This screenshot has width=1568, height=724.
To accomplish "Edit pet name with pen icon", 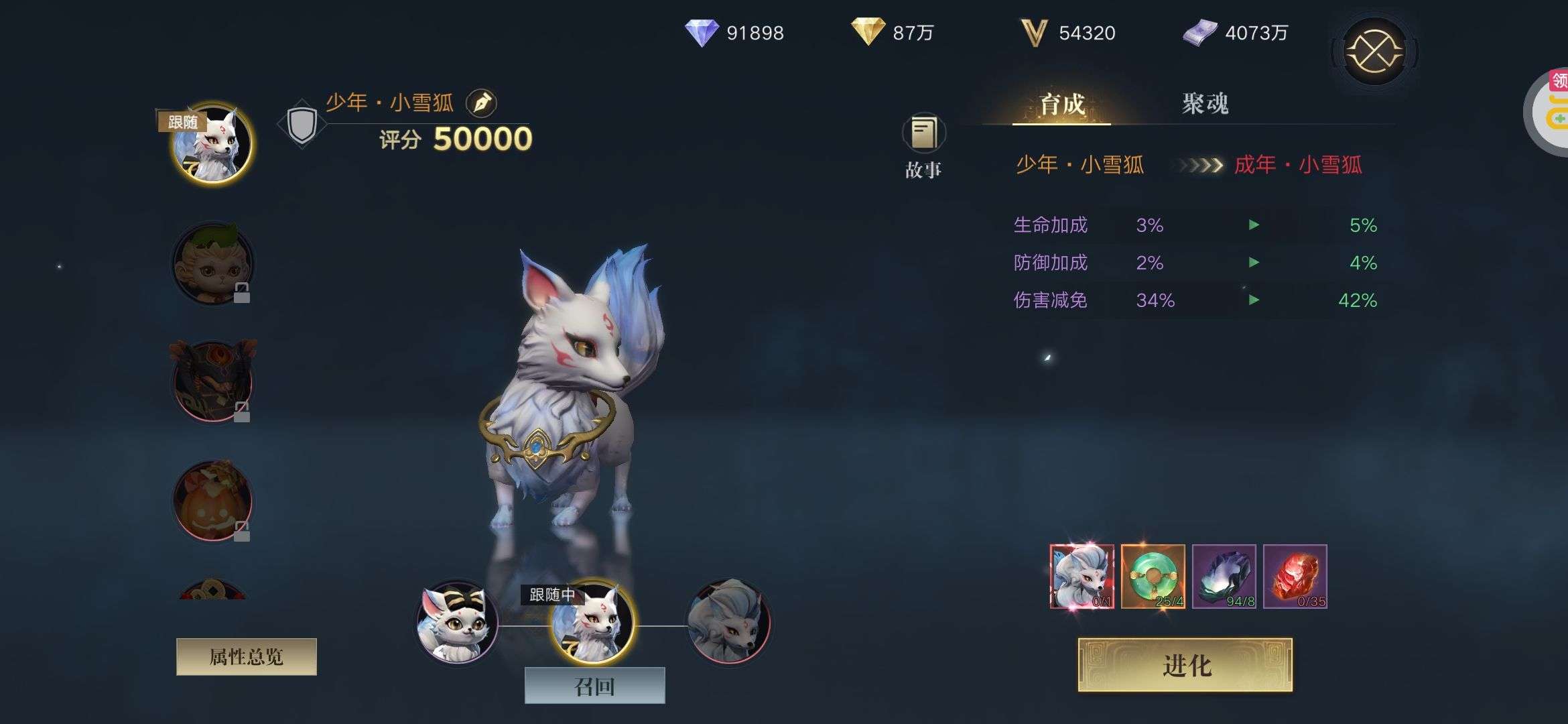I will coord(481,103).
